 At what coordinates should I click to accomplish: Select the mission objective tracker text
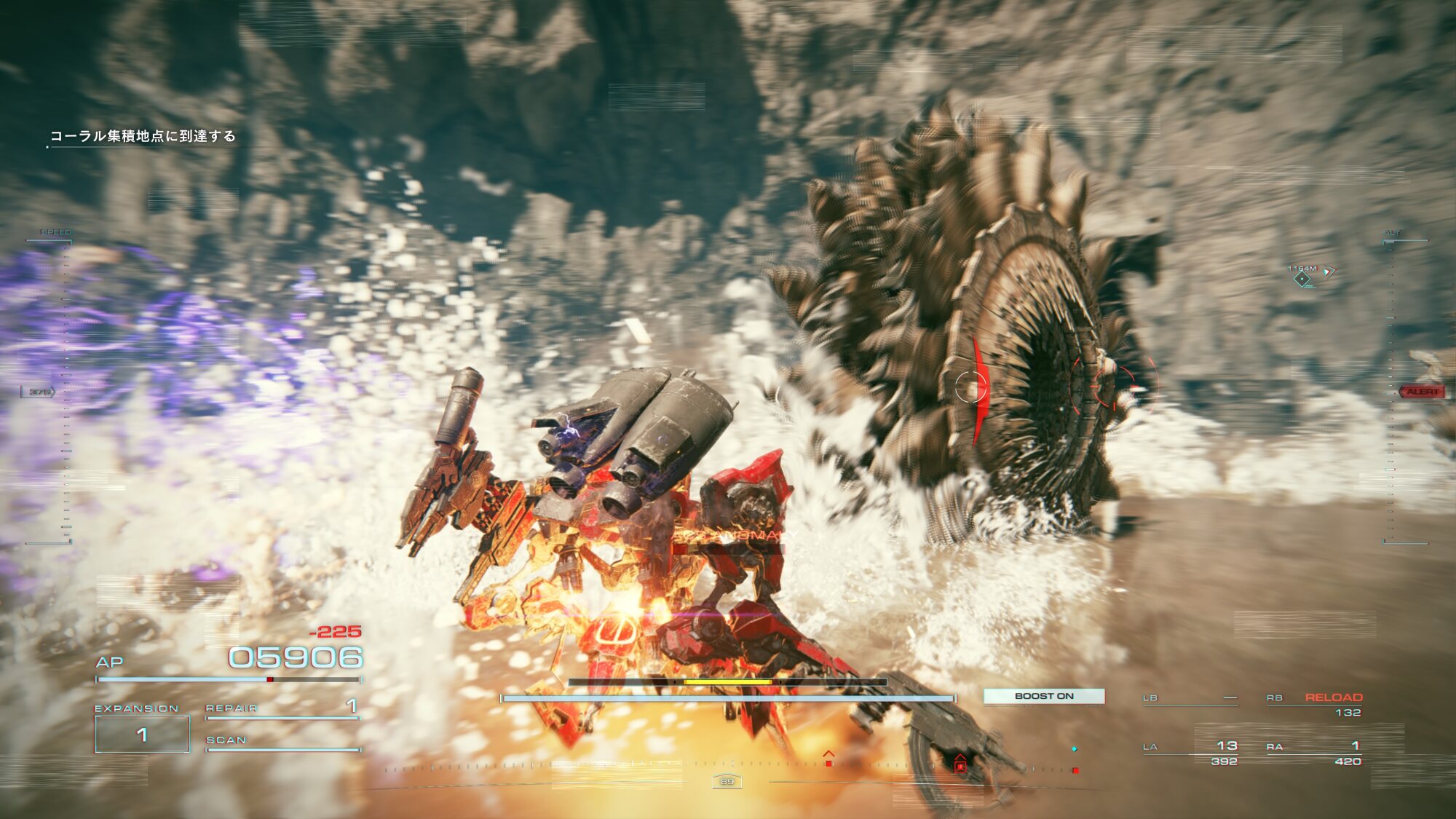click(x=143, y=136)
